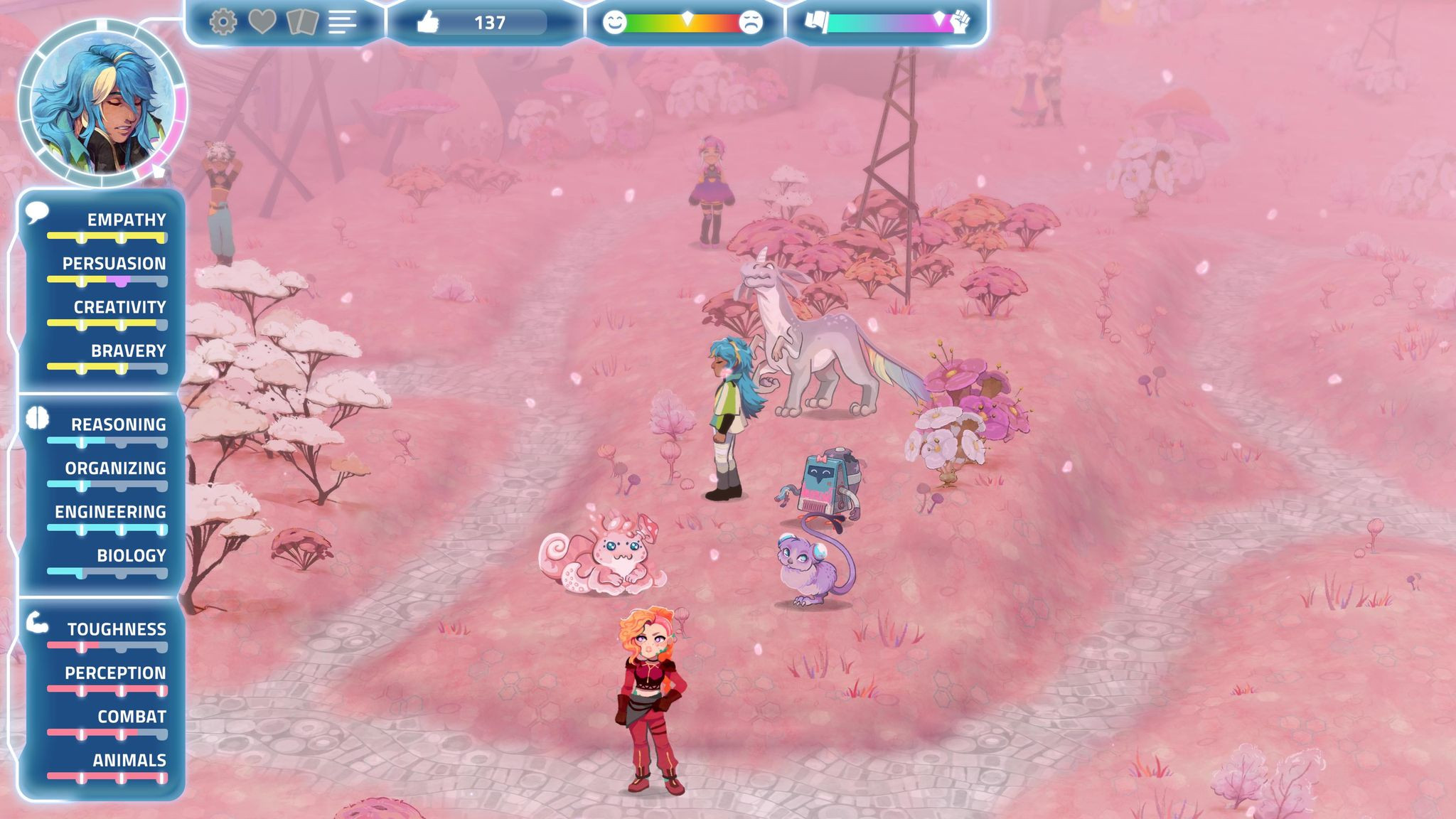Select the Biology skill

[131, 556]
